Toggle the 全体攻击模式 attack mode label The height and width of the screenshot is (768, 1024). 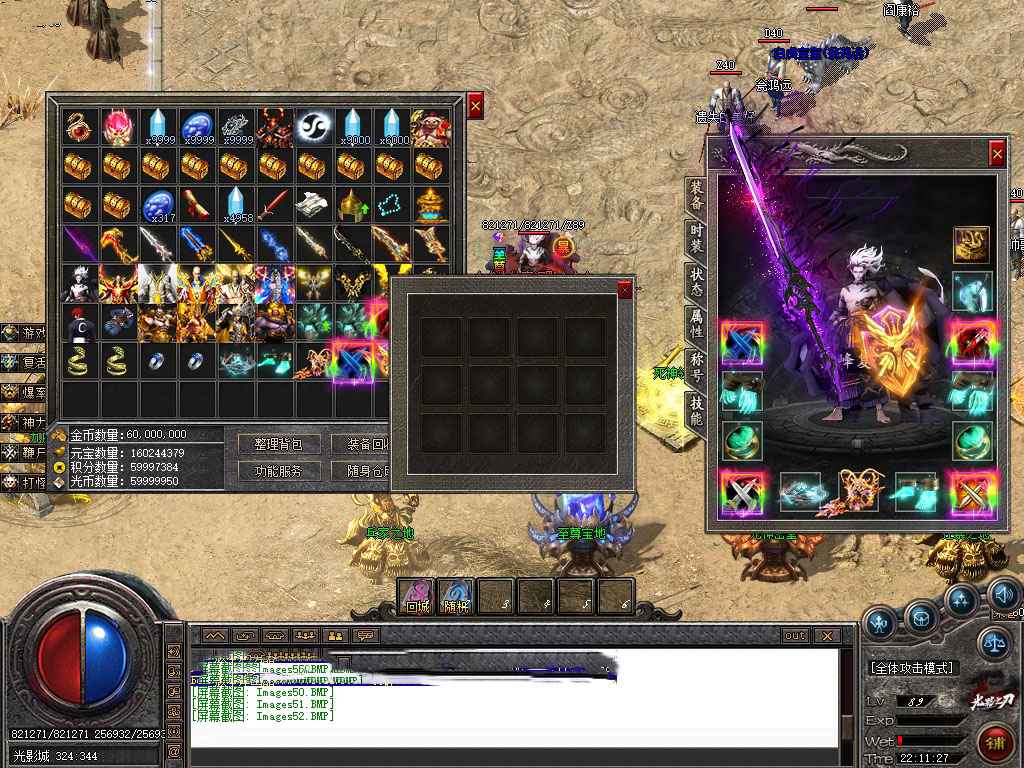pyautogui.click(x=911, y=667)
